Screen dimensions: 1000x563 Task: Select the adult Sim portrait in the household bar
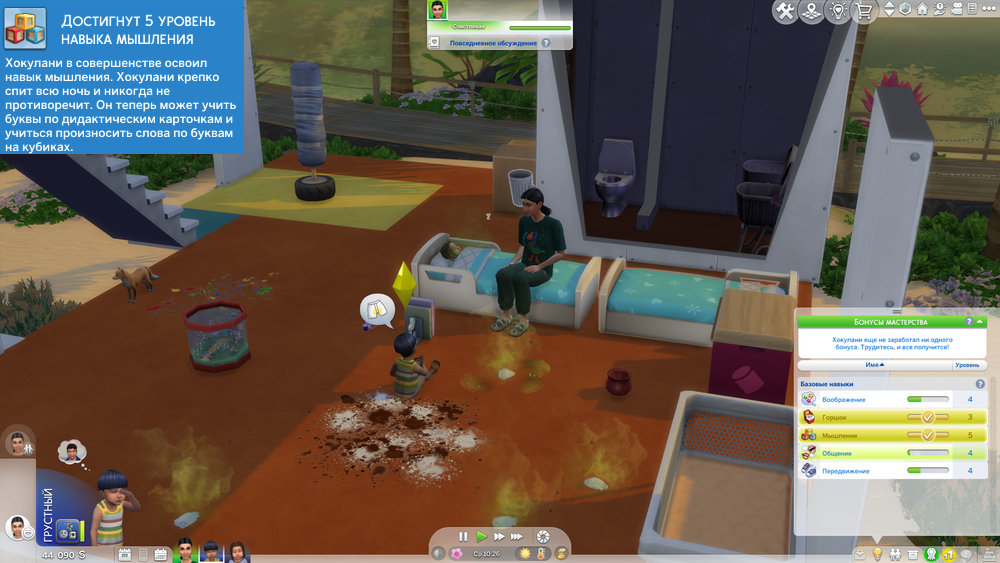[x=185, y=551]
